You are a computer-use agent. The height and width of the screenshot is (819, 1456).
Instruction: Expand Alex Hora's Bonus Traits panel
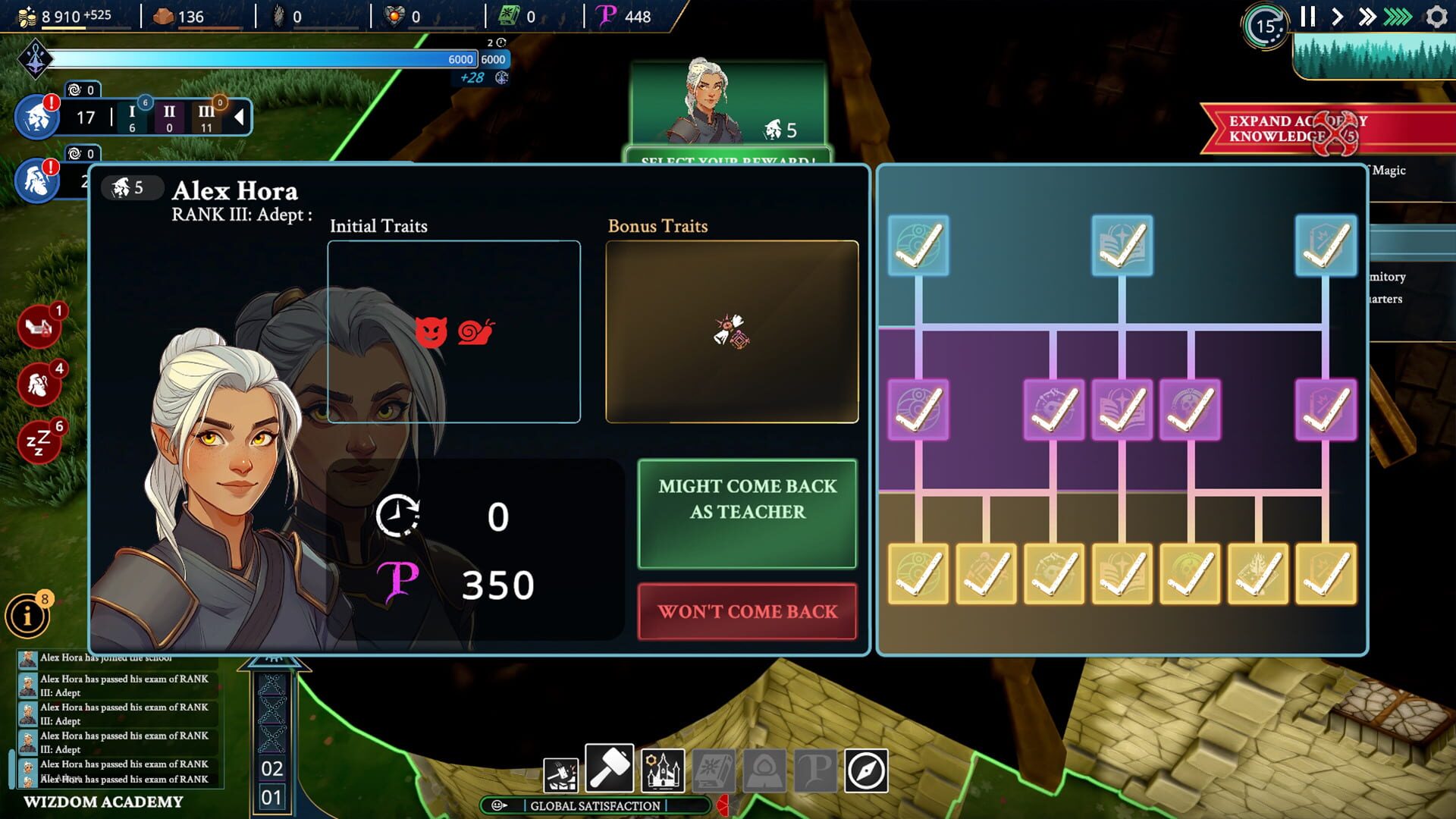[732, 334]
